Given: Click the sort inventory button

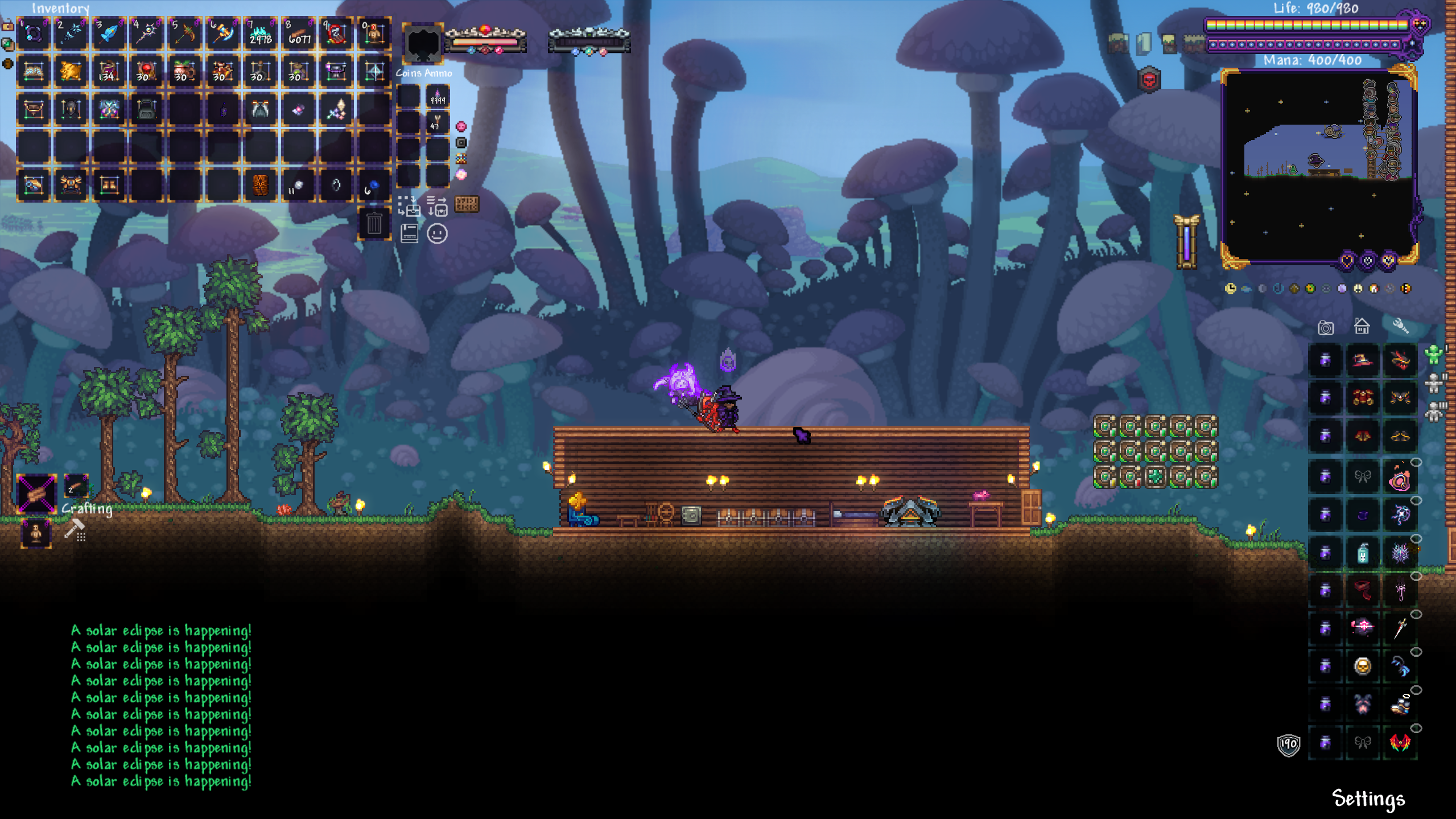Looking at the screenshot, I should coord(437,206).
